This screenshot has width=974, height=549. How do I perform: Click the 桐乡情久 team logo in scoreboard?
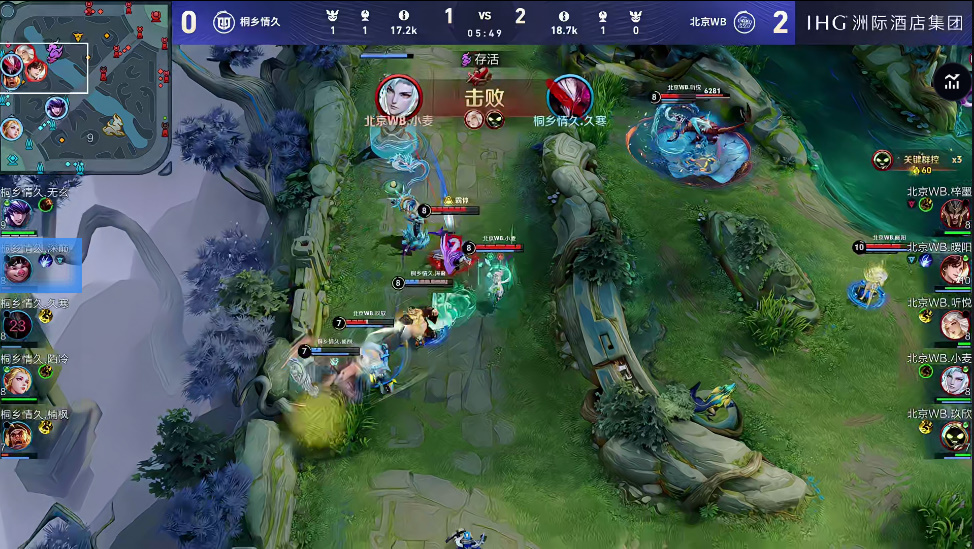pyautogui.click(x=224, y=21)
